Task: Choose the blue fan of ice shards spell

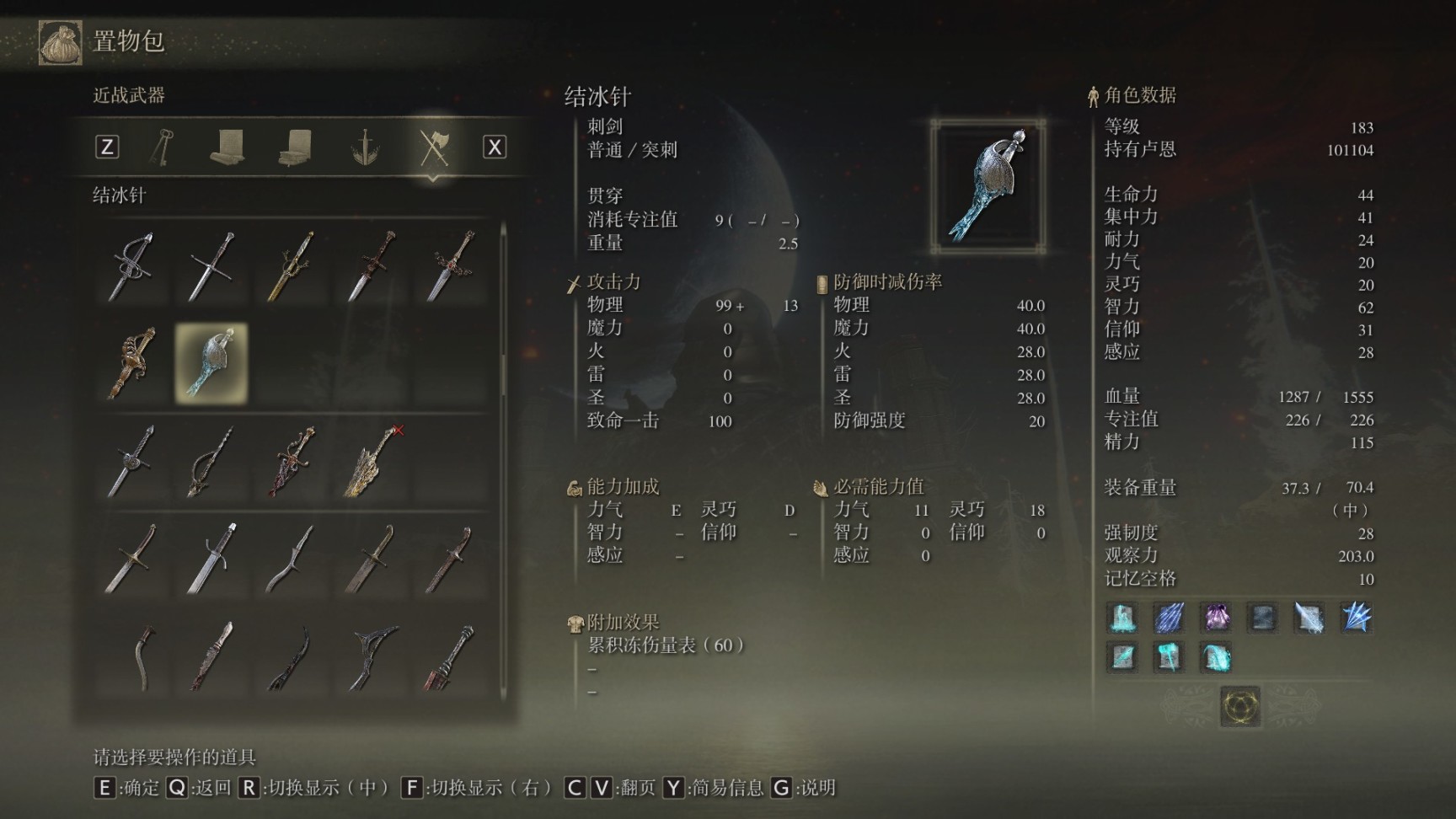Action: (1355, 618)
